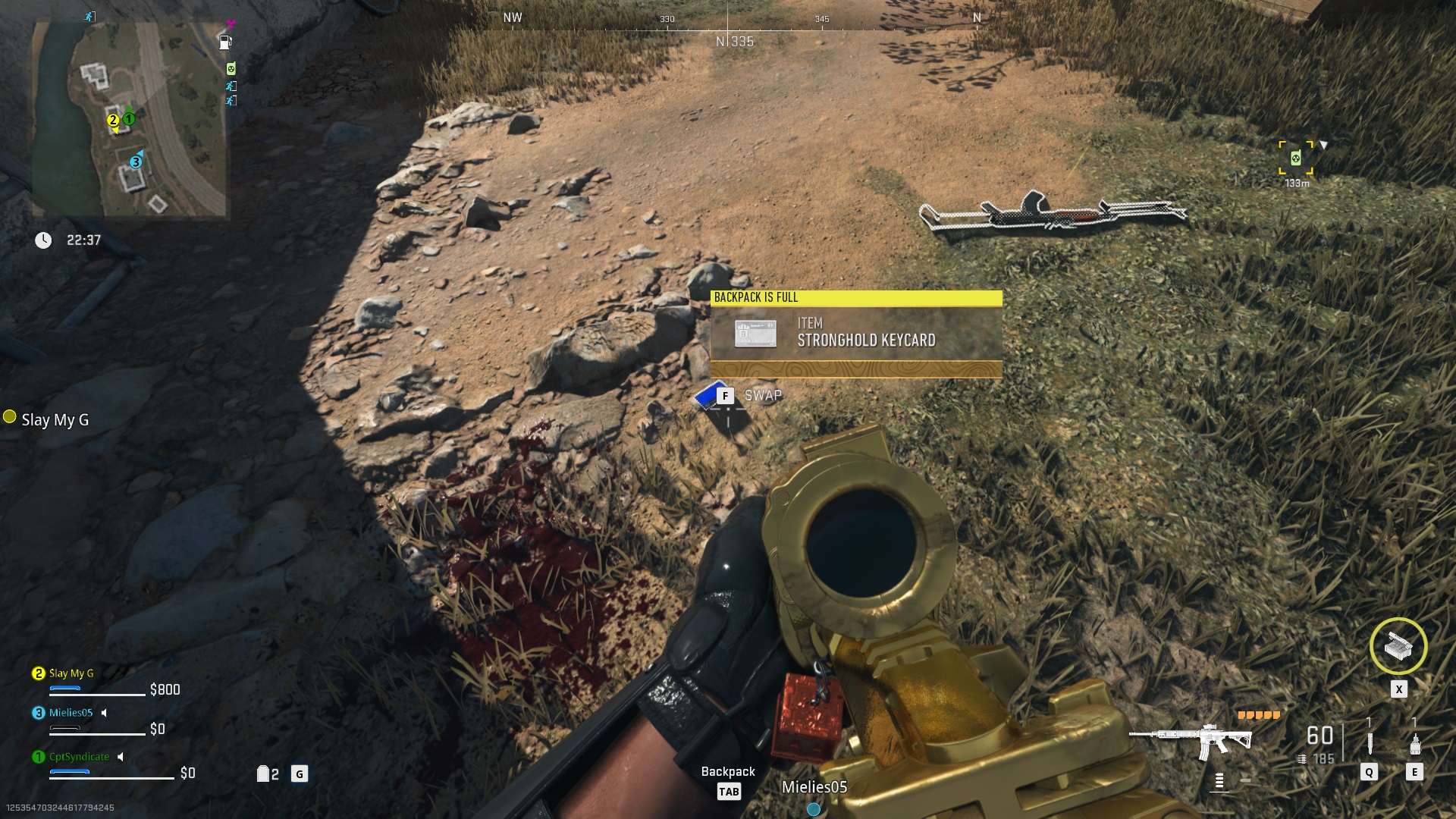The height and width of the screenshot is (819, 1456).
Task: Click the pink rotor icon in minimap corner
Action: (x=231, y=24)
